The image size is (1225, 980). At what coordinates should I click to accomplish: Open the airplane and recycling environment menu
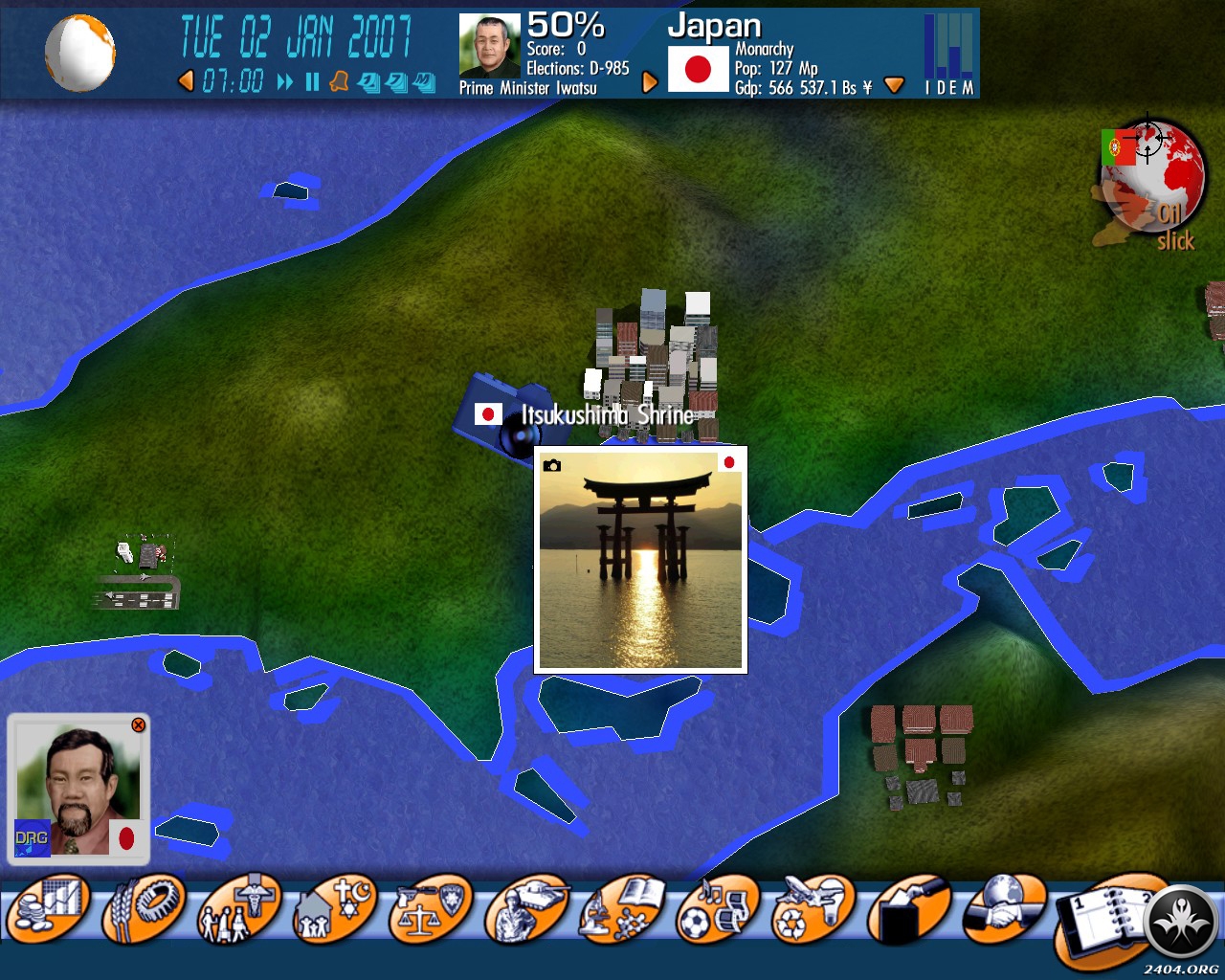[812, 909]
